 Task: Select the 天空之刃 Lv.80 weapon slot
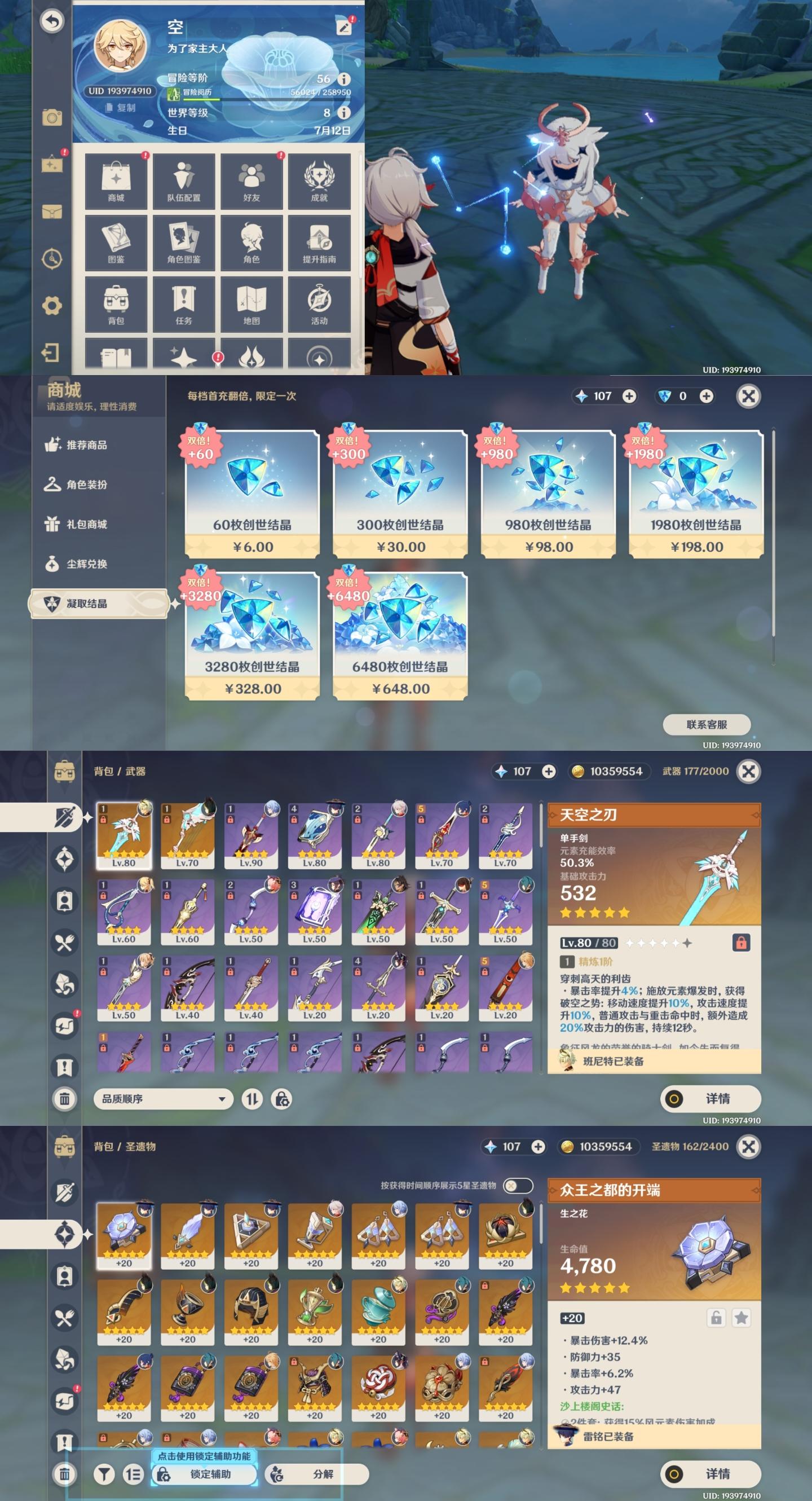coord(123,835)
